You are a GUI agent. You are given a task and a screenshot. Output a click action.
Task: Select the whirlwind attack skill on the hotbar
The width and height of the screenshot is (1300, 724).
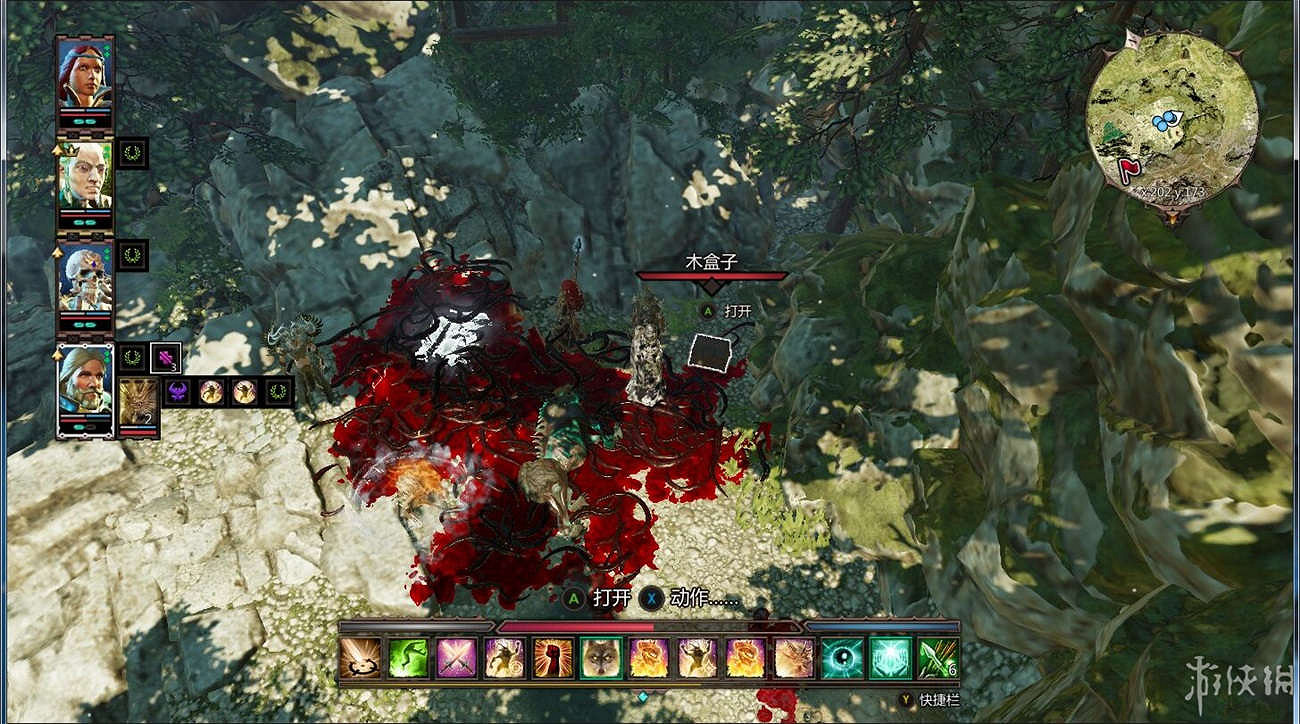(x=363, y=662)
